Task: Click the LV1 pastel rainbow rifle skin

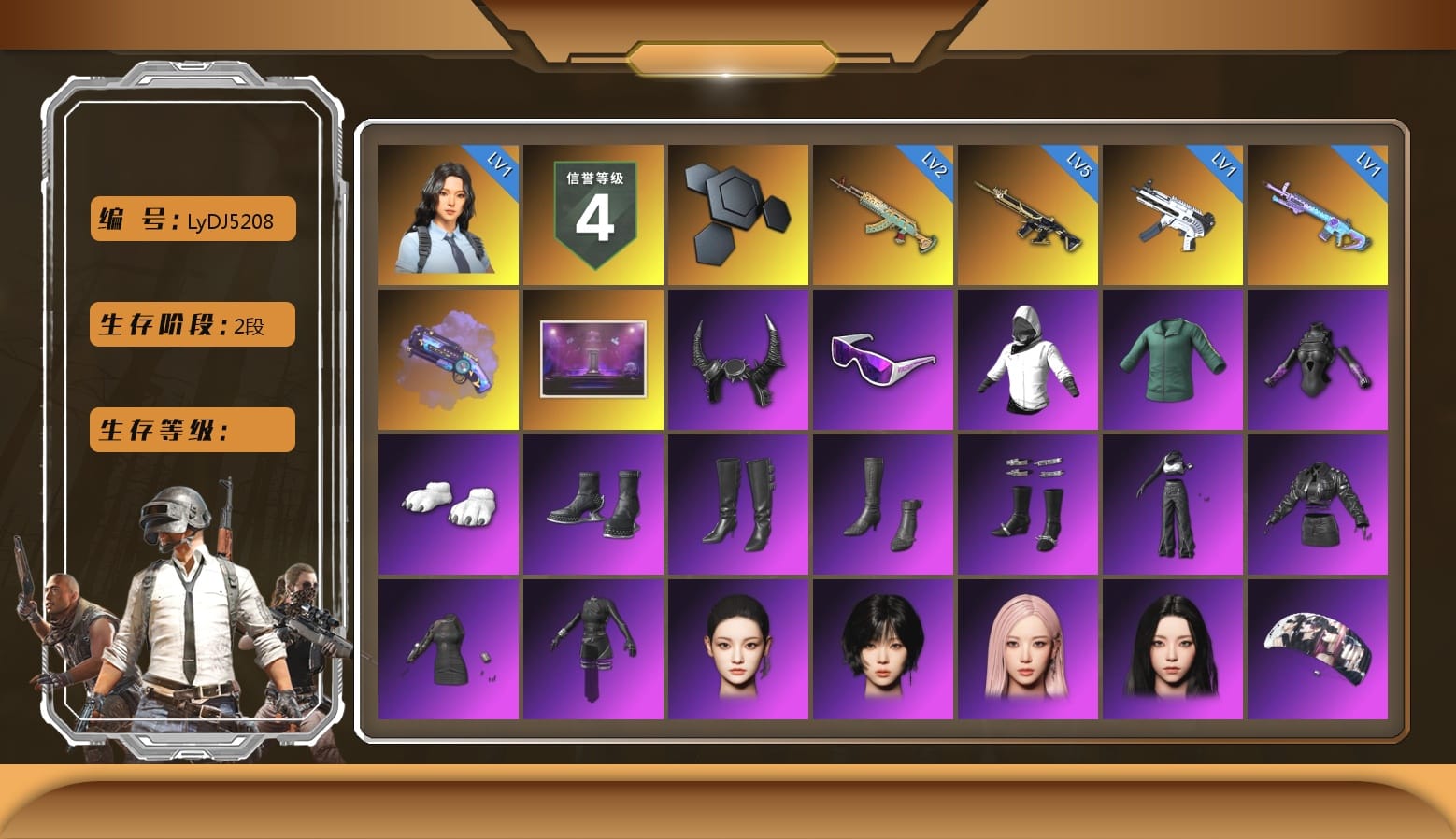Action: 1320,215
